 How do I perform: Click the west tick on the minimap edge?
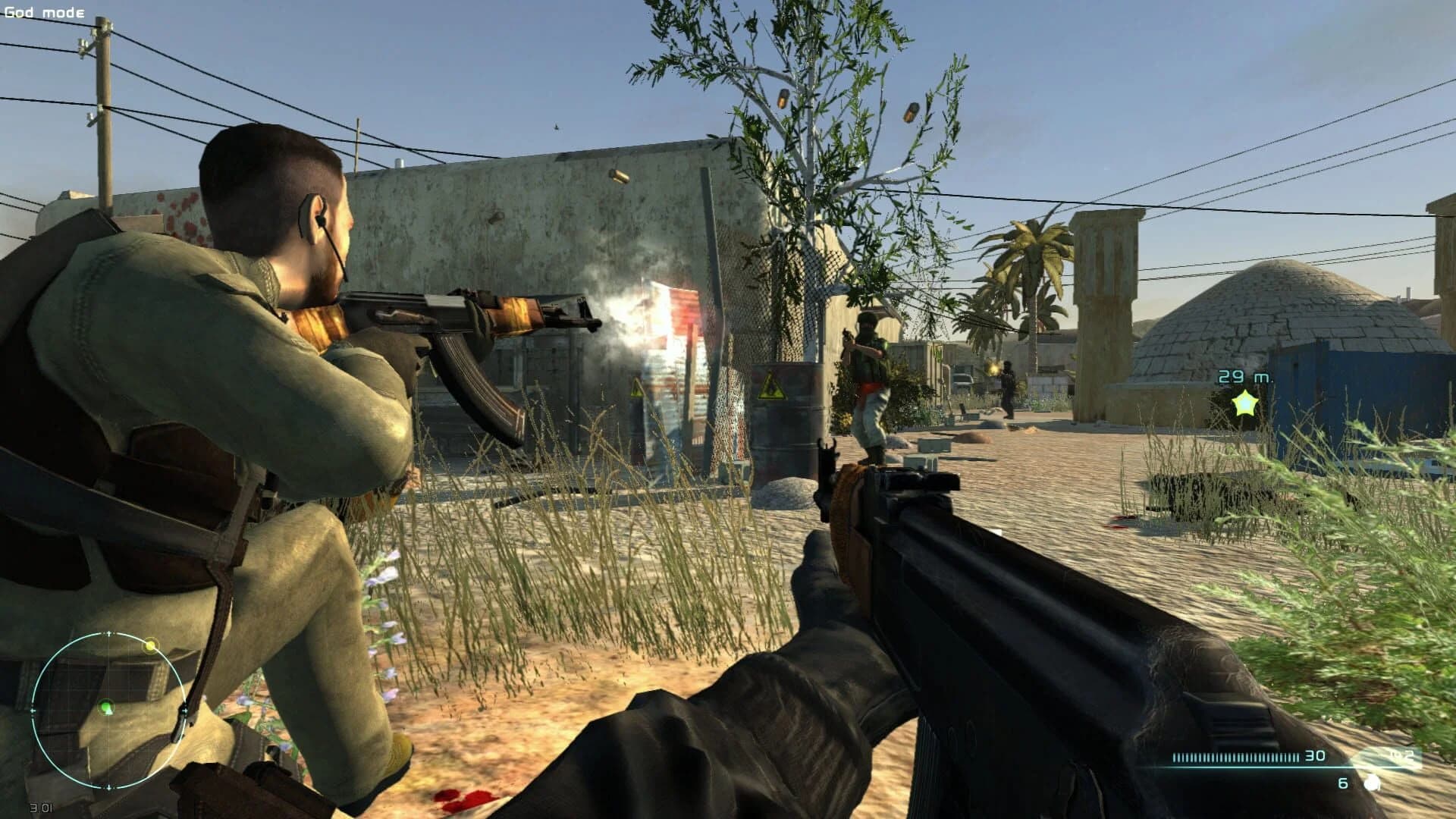tap(33, 711)
